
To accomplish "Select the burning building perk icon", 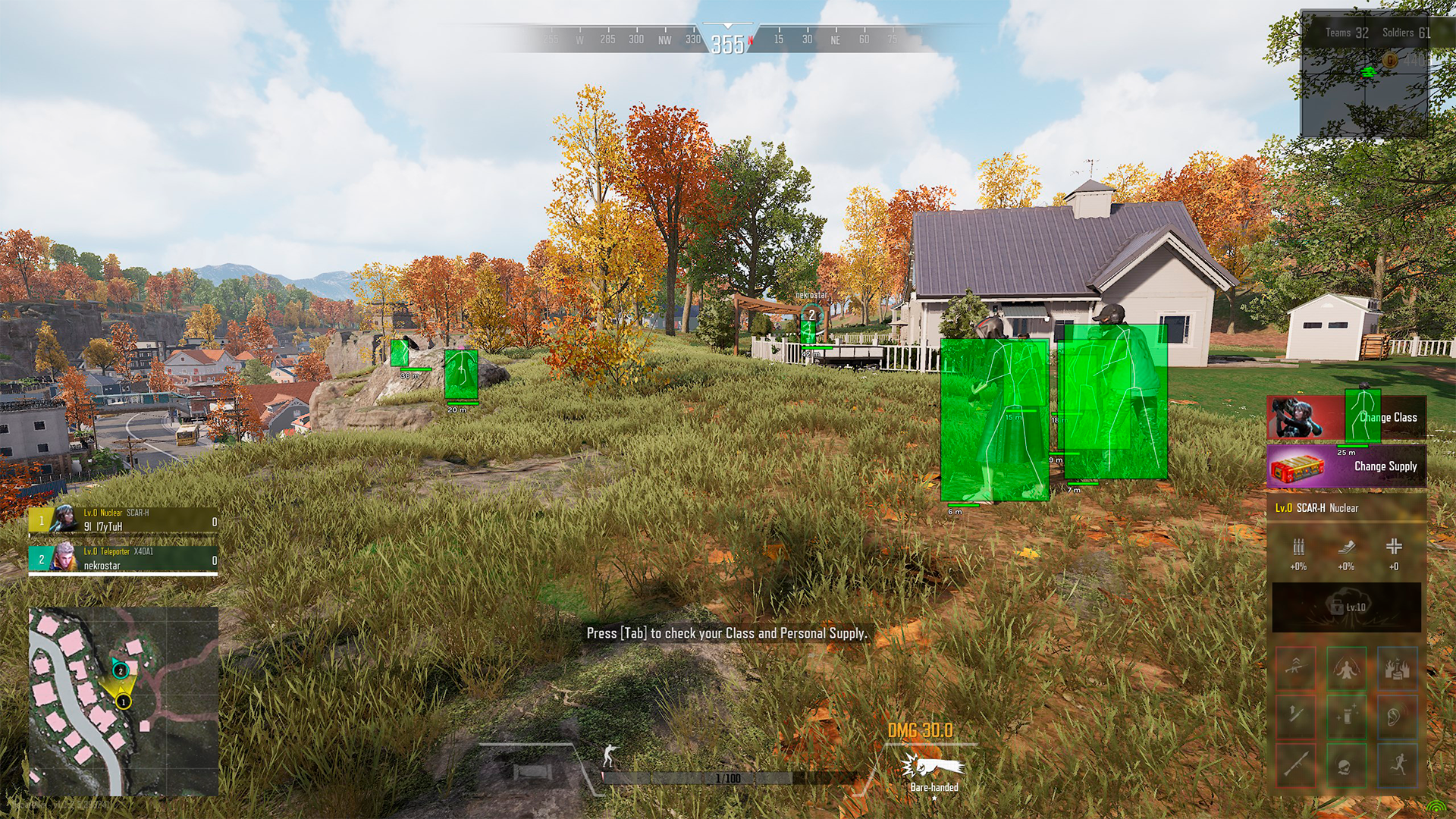I will coord(1397,667).
